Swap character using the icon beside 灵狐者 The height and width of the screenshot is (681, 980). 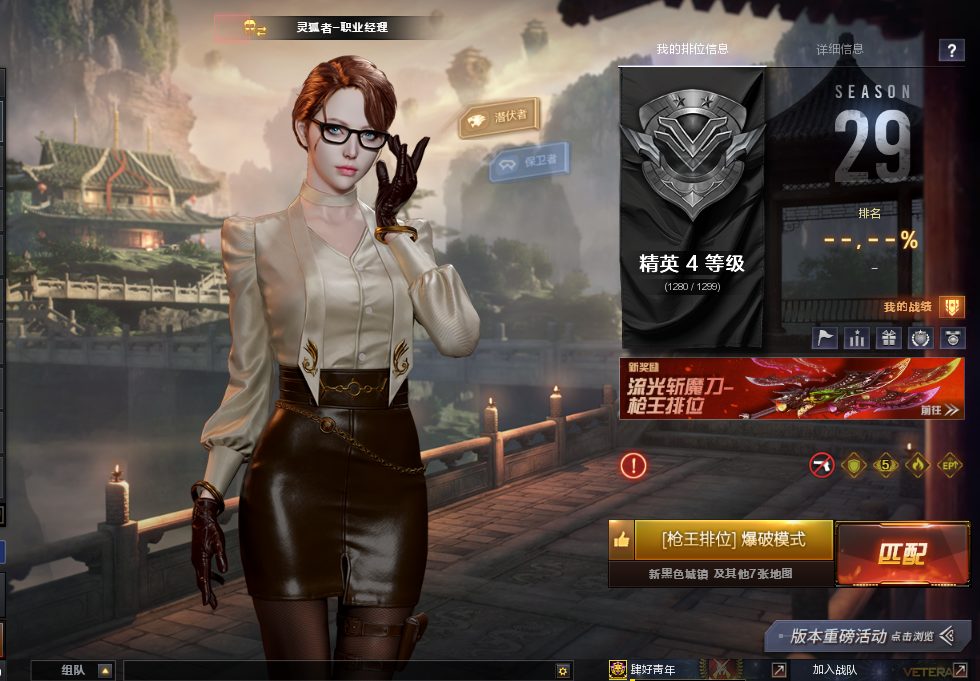click(x=255, y=28)
